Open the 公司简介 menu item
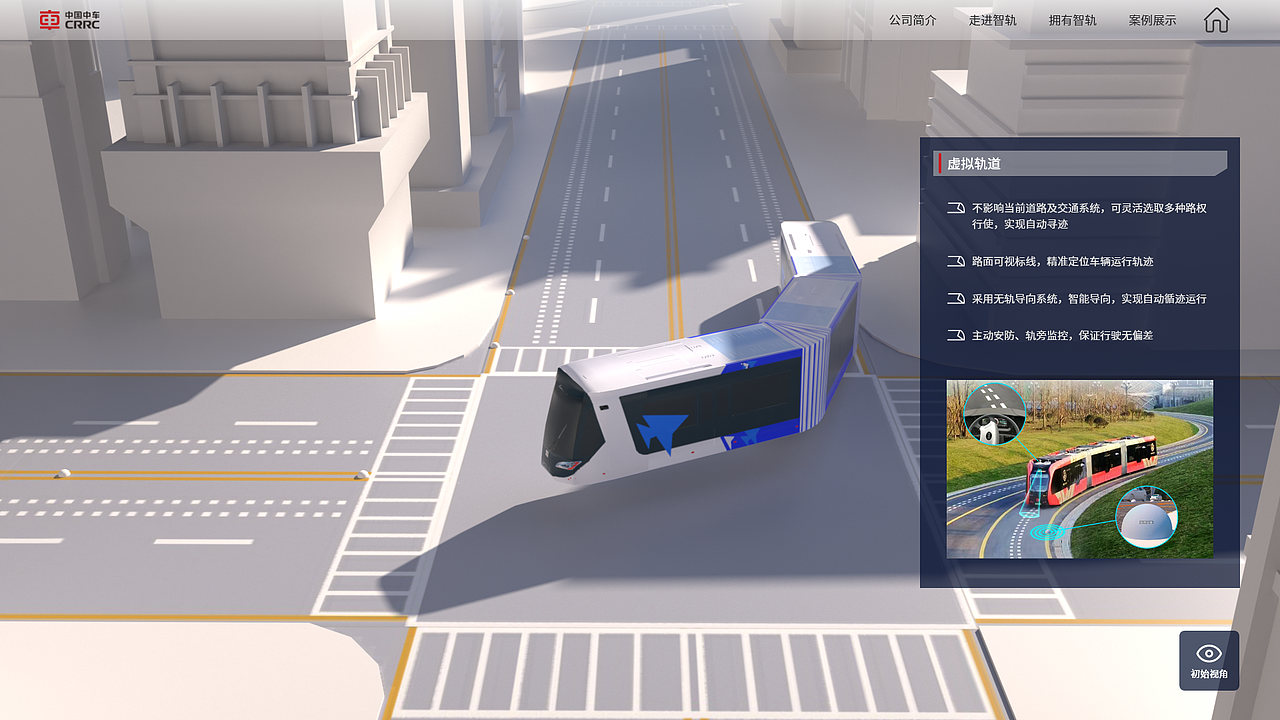This screenshot has height=720, width=1280. click(911, 19)
